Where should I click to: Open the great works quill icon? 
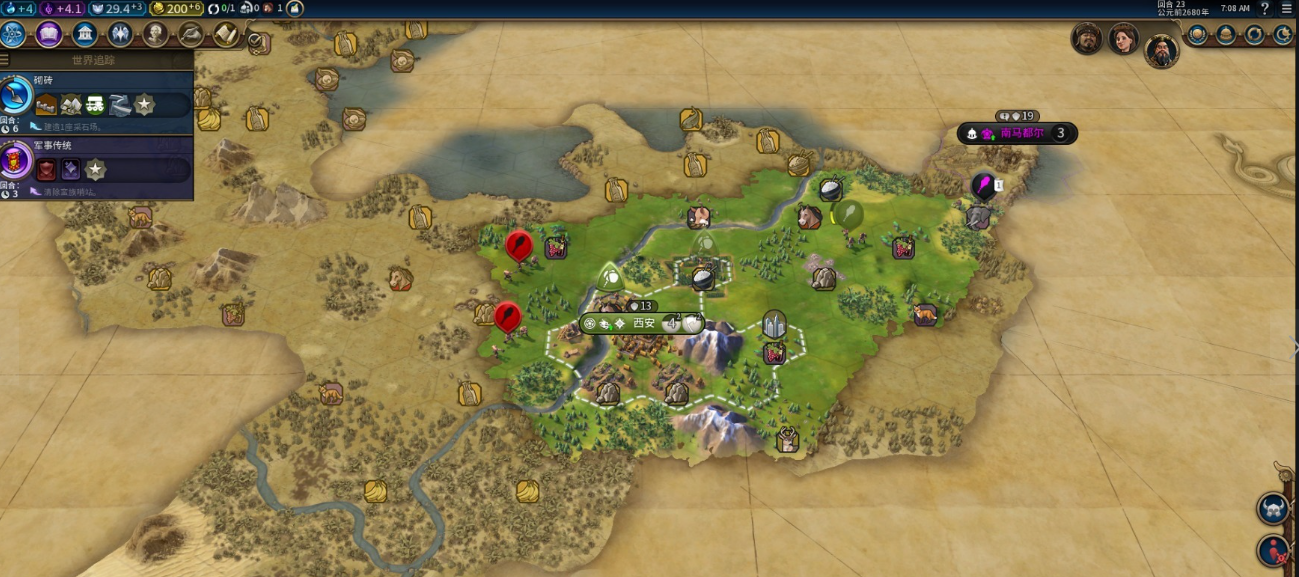190,34
